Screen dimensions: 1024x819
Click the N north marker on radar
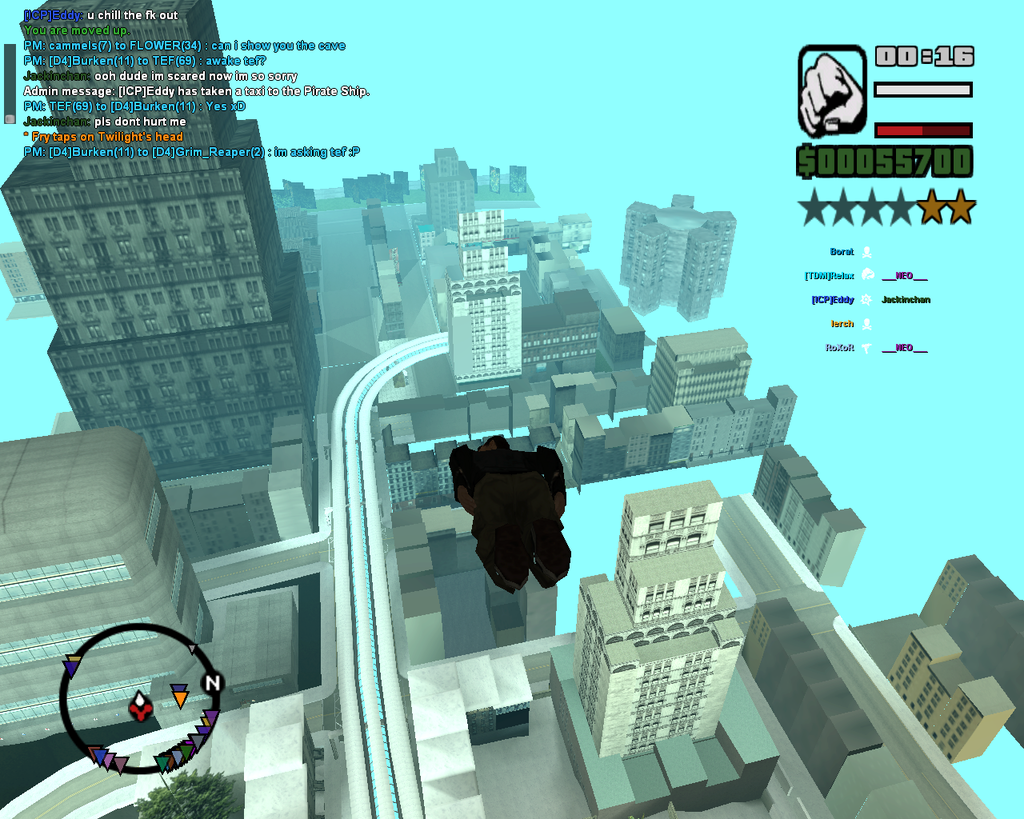click(x=211, y=683)
